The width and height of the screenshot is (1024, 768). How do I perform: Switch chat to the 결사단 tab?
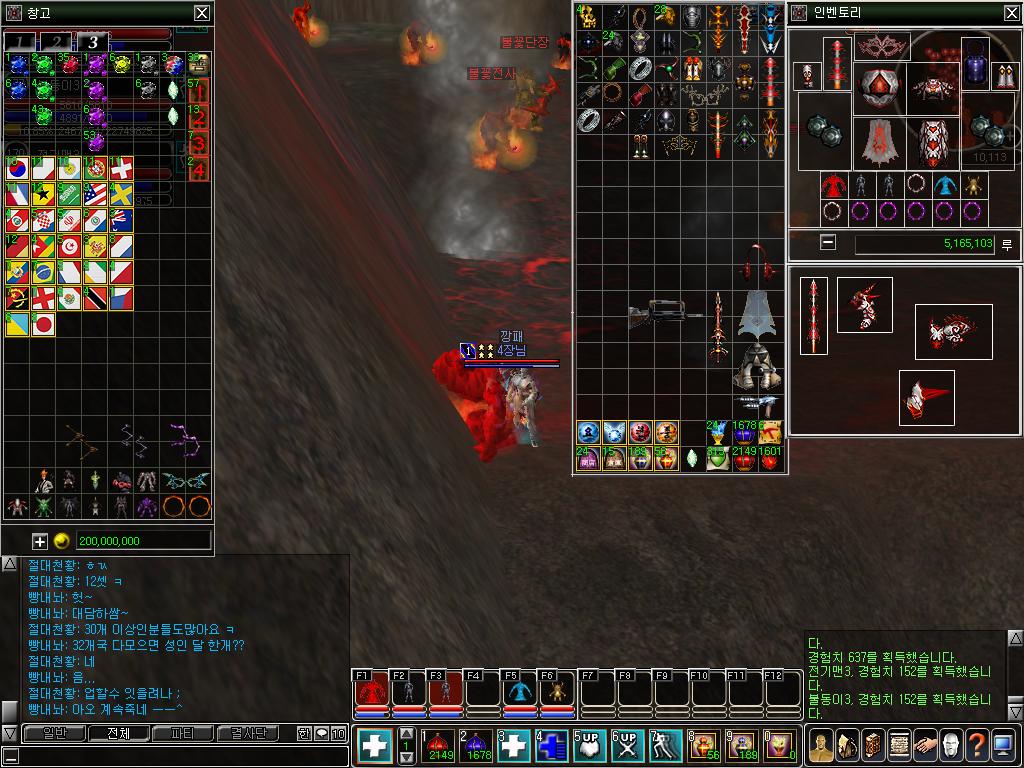point(248,733)
